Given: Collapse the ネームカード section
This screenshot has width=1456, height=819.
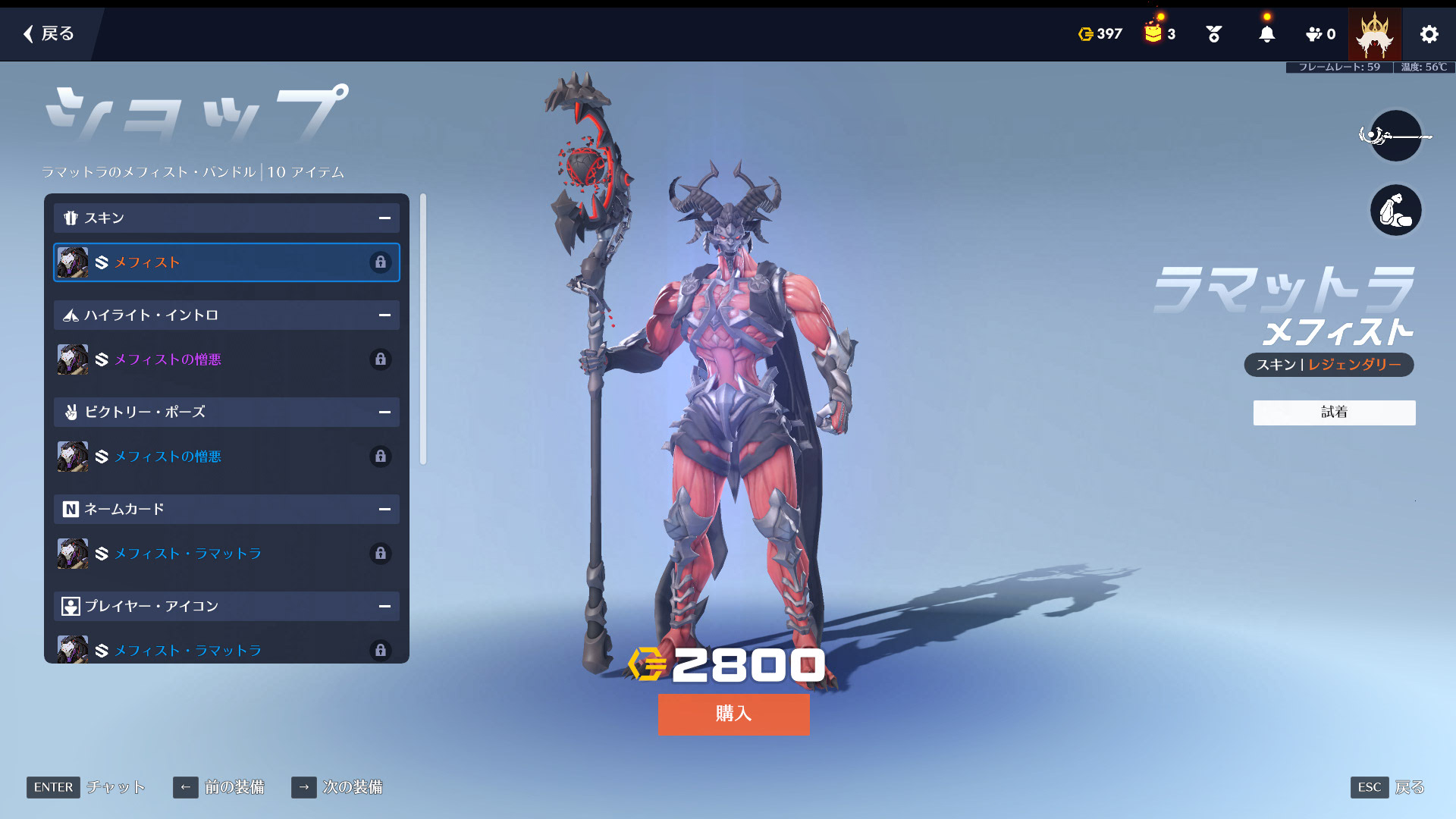Looking at the screenshot, I should pos(384,510).
